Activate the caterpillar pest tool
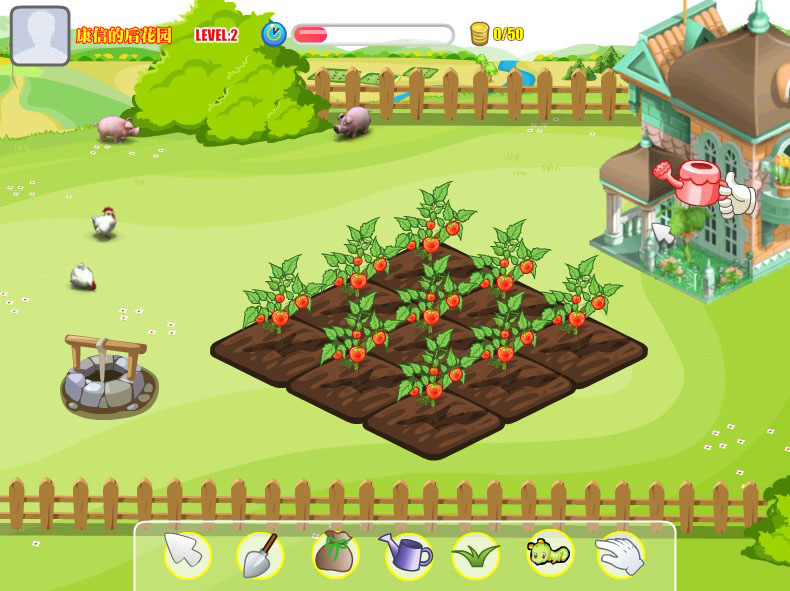Image resolution: width=790 pixels, height=591 pixels. (550, 552)
